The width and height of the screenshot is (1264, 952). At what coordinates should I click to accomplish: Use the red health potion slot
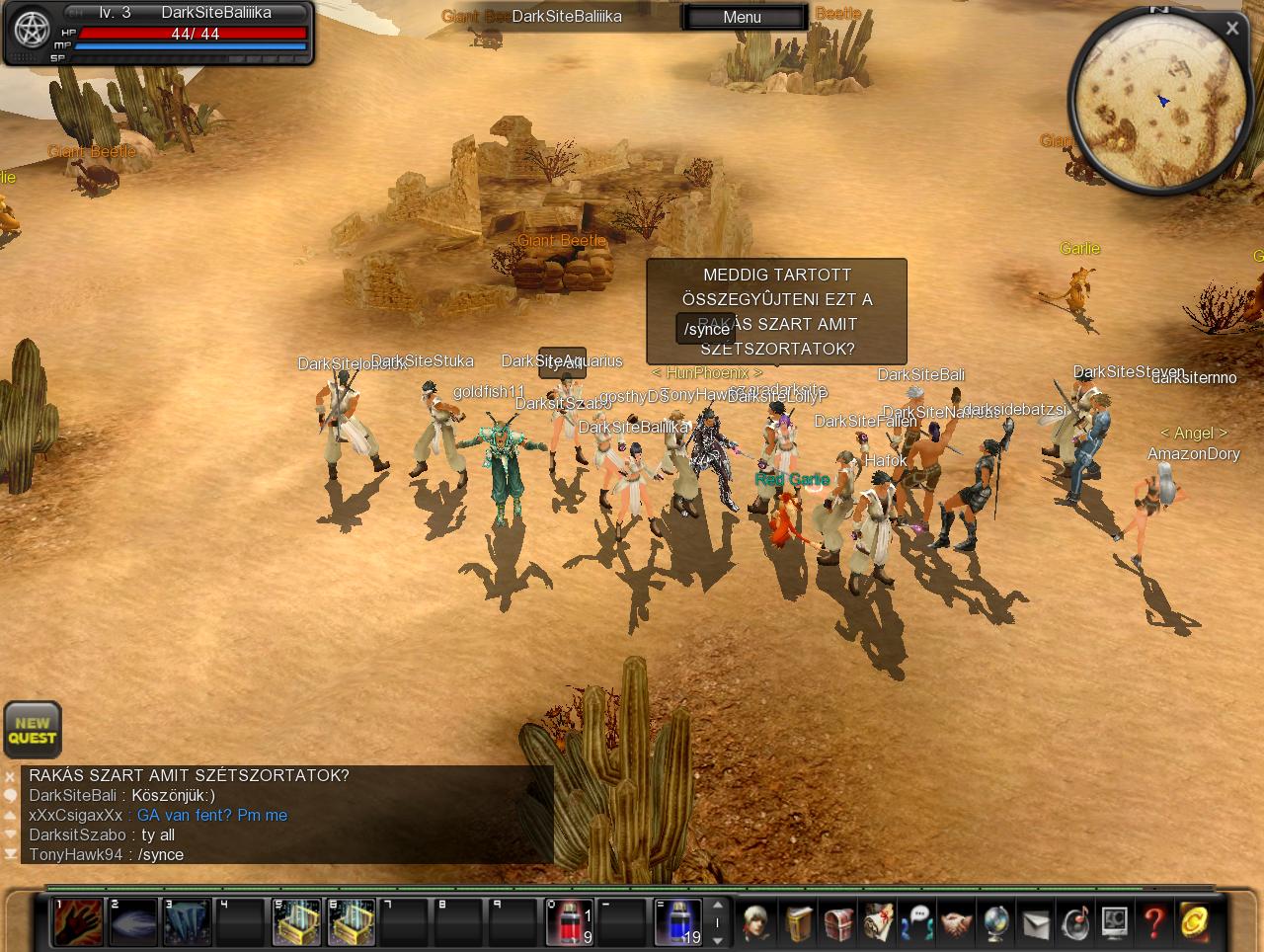click(x=570, y=922)
